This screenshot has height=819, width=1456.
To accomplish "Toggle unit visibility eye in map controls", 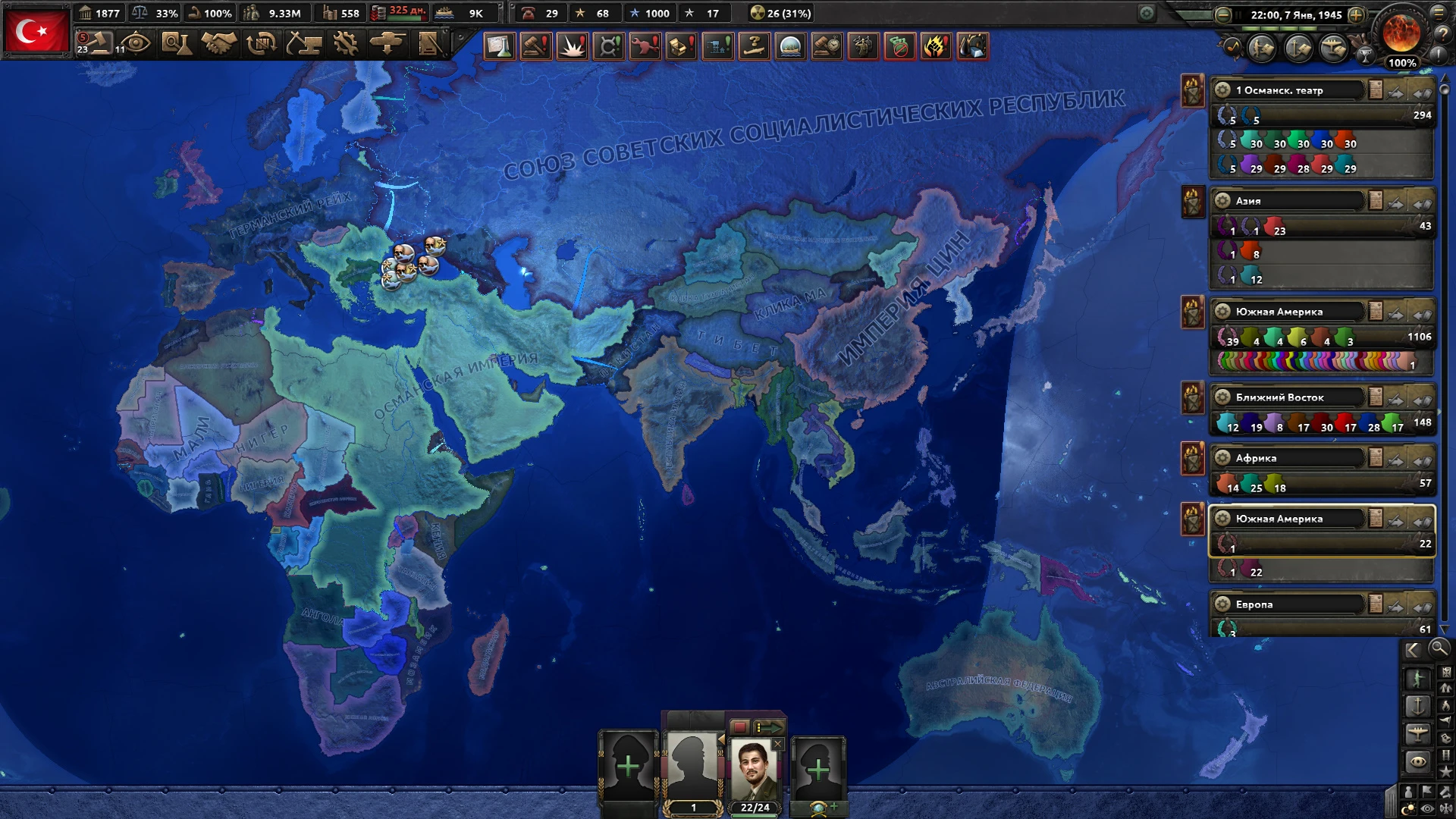I will coord(1426,806).
